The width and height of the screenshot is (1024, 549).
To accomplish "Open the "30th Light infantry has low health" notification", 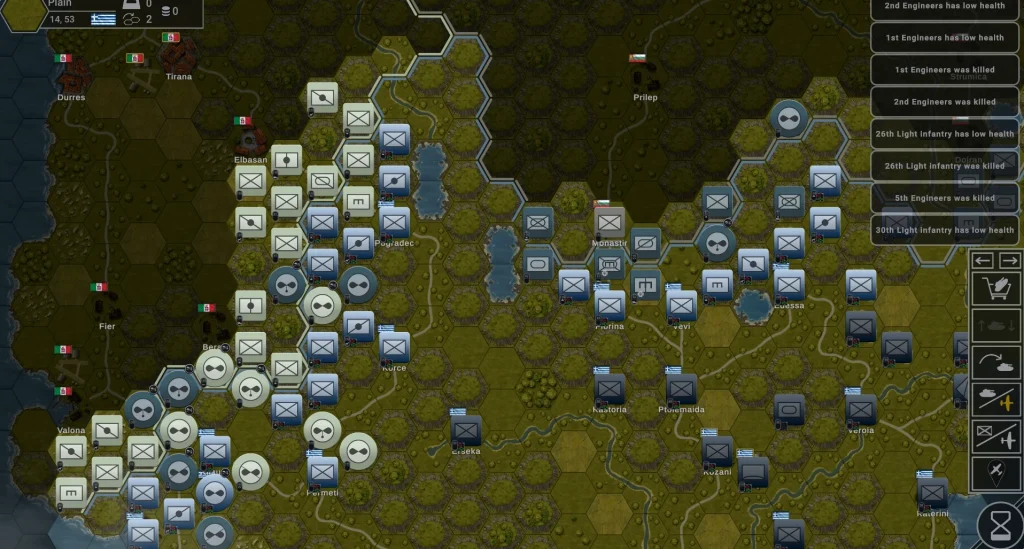I will coord(944,230).
